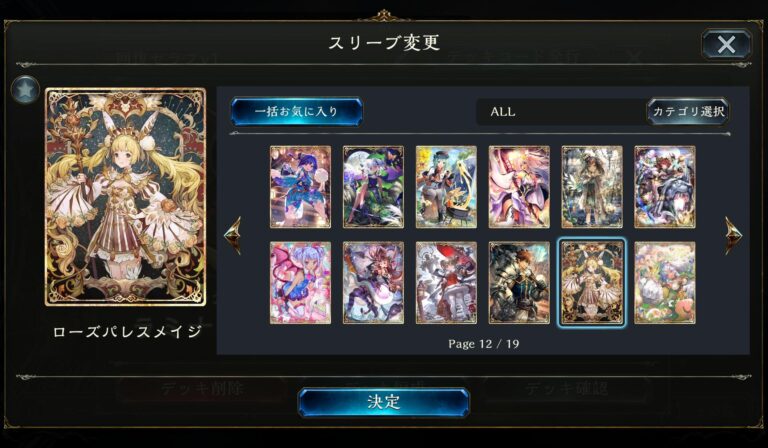Go to the next sleeve page
The width and height of the screenshot is (768, 448).
coord(733,235)
